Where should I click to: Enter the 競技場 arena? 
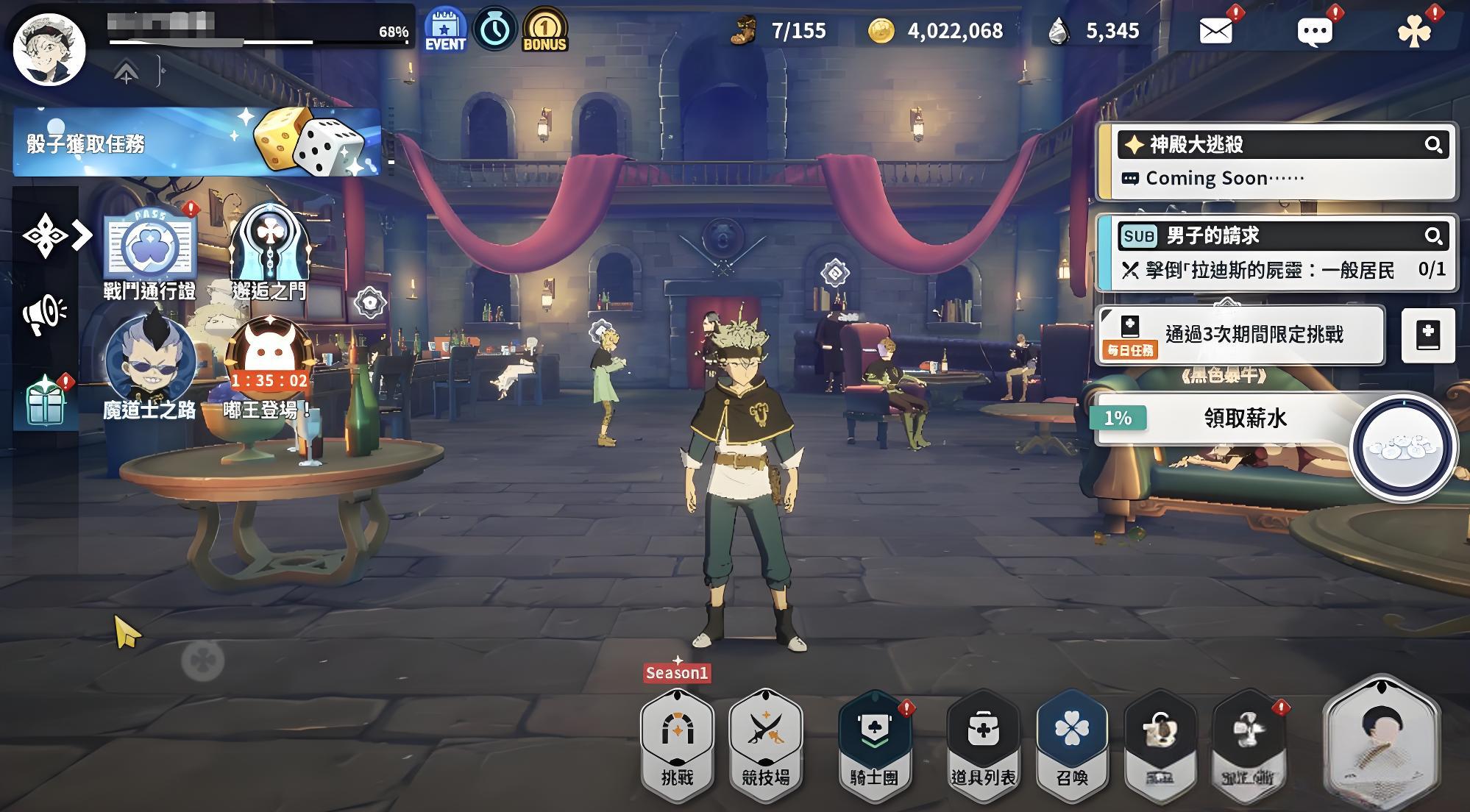(x=765, y=743)
